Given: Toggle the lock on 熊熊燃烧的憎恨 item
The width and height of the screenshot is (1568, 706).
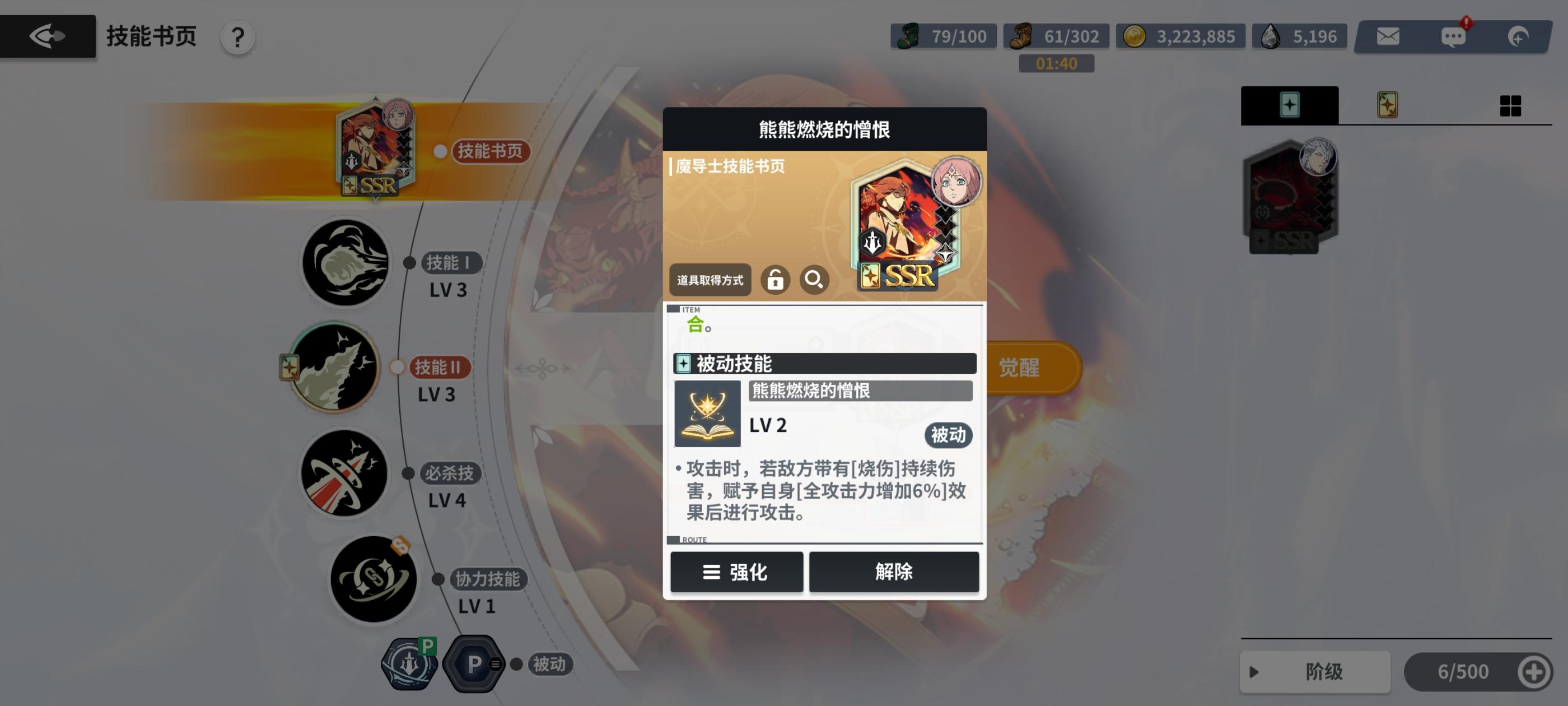Looking at the screenshot, I should 776,280.
